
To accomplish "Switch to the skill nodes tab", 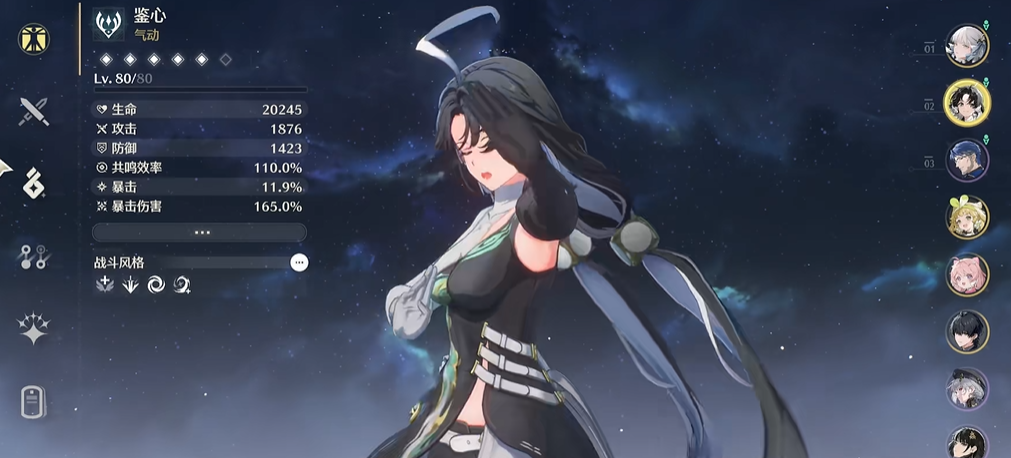I will click(35, 257).
